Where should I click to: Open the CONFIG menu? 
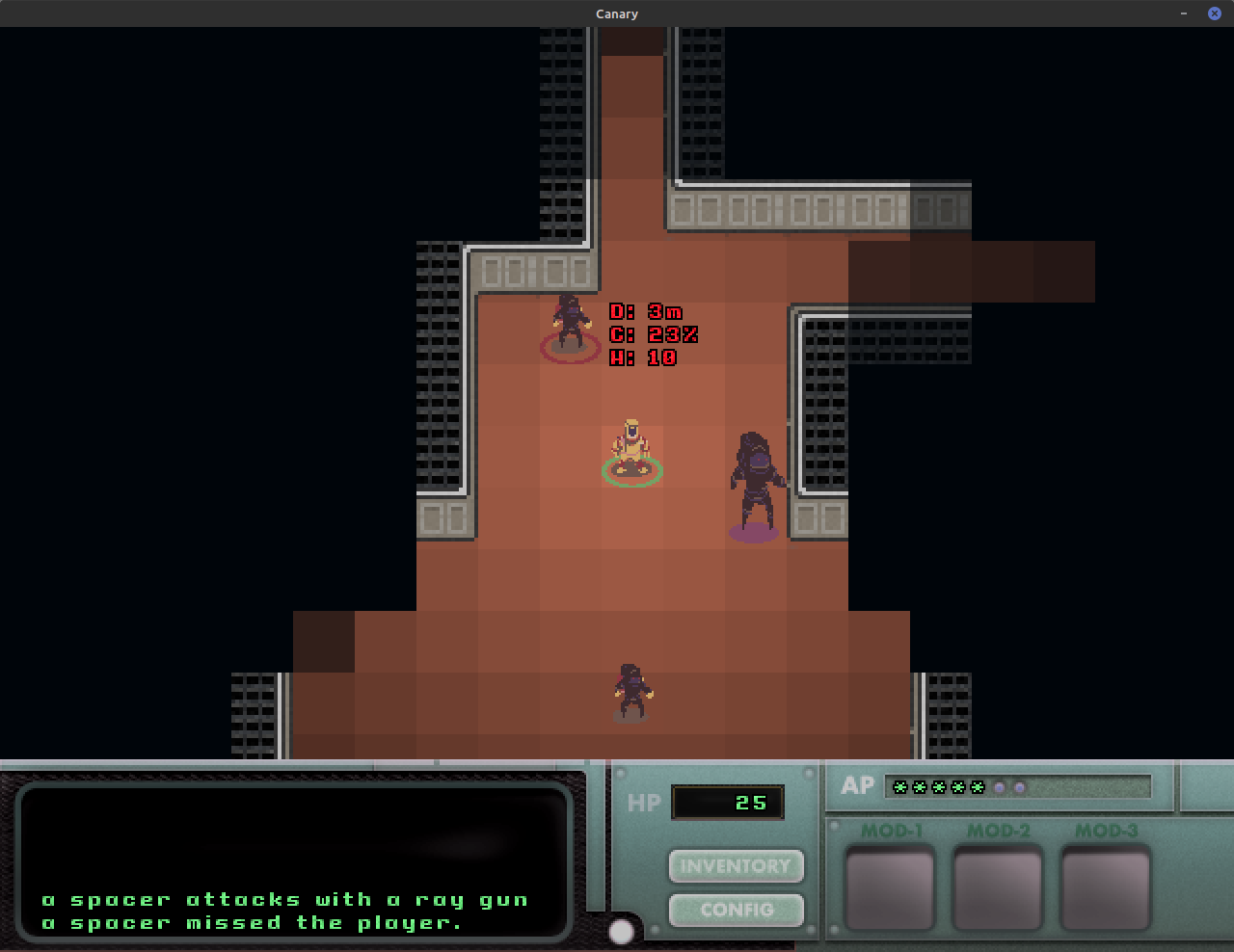[x=736, y=909]
